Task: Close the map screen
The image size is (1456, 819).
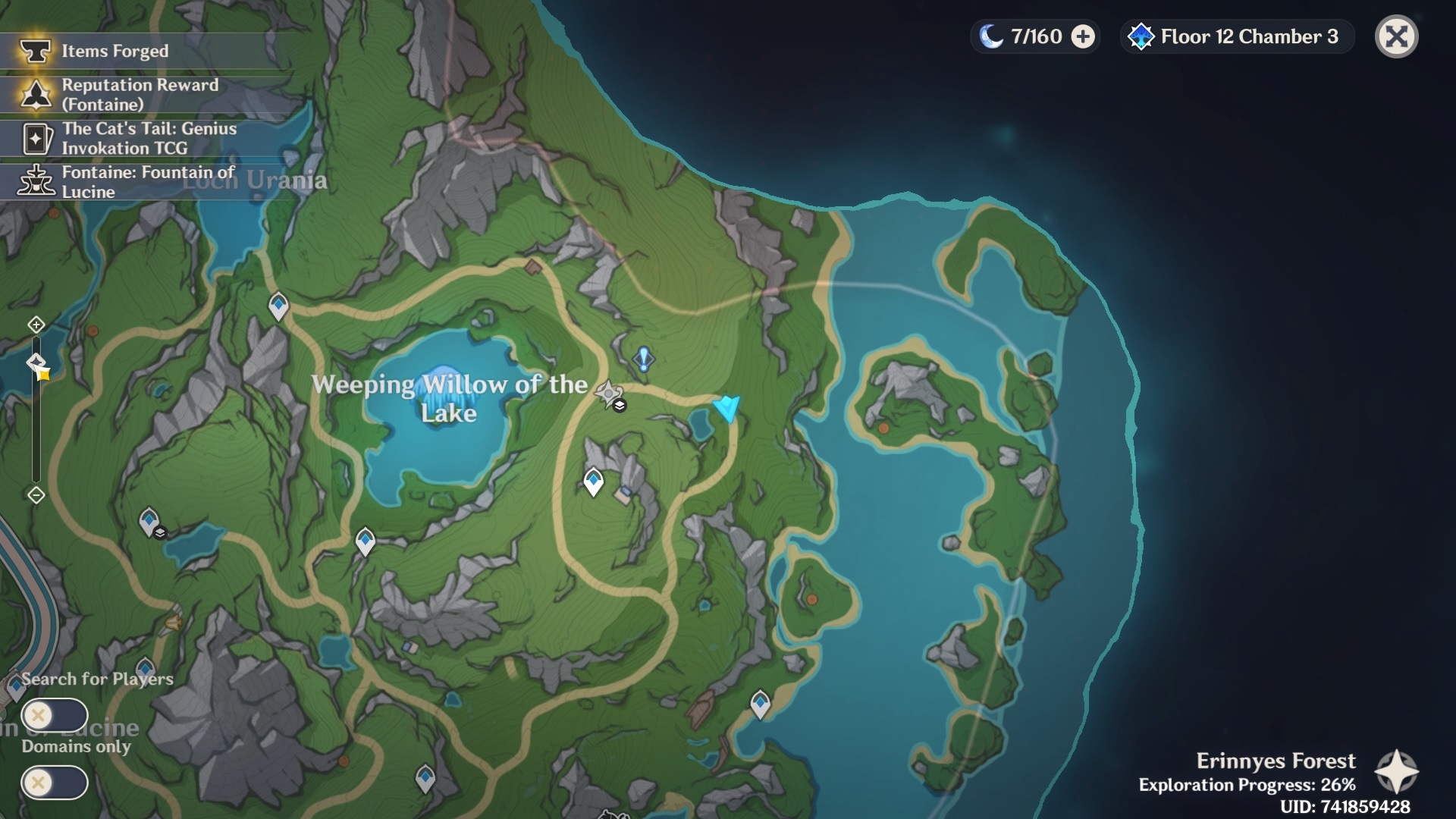Action: (x=1396, y=36)
